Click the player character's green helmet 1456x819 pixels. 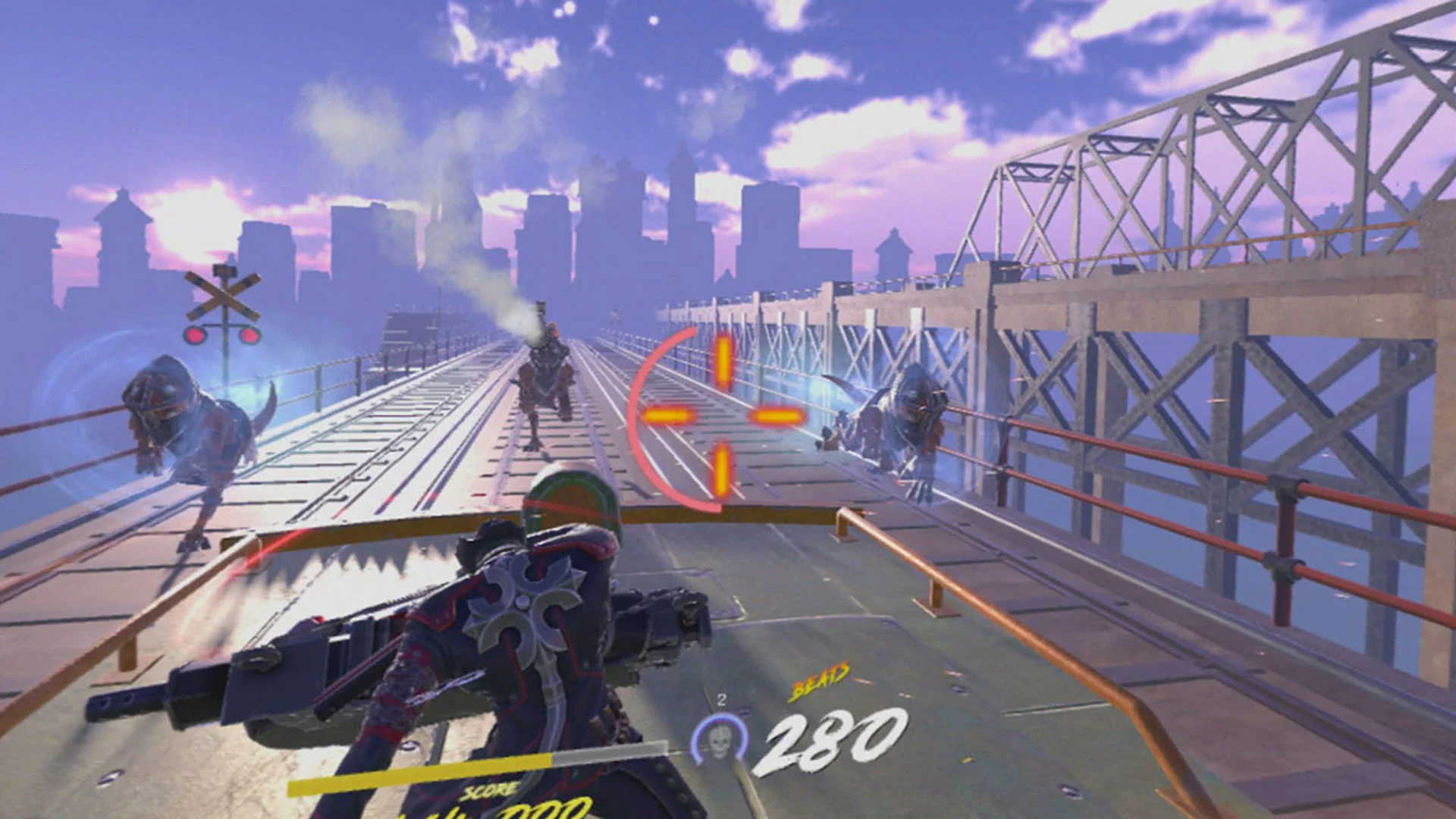[x=569, y=493]
